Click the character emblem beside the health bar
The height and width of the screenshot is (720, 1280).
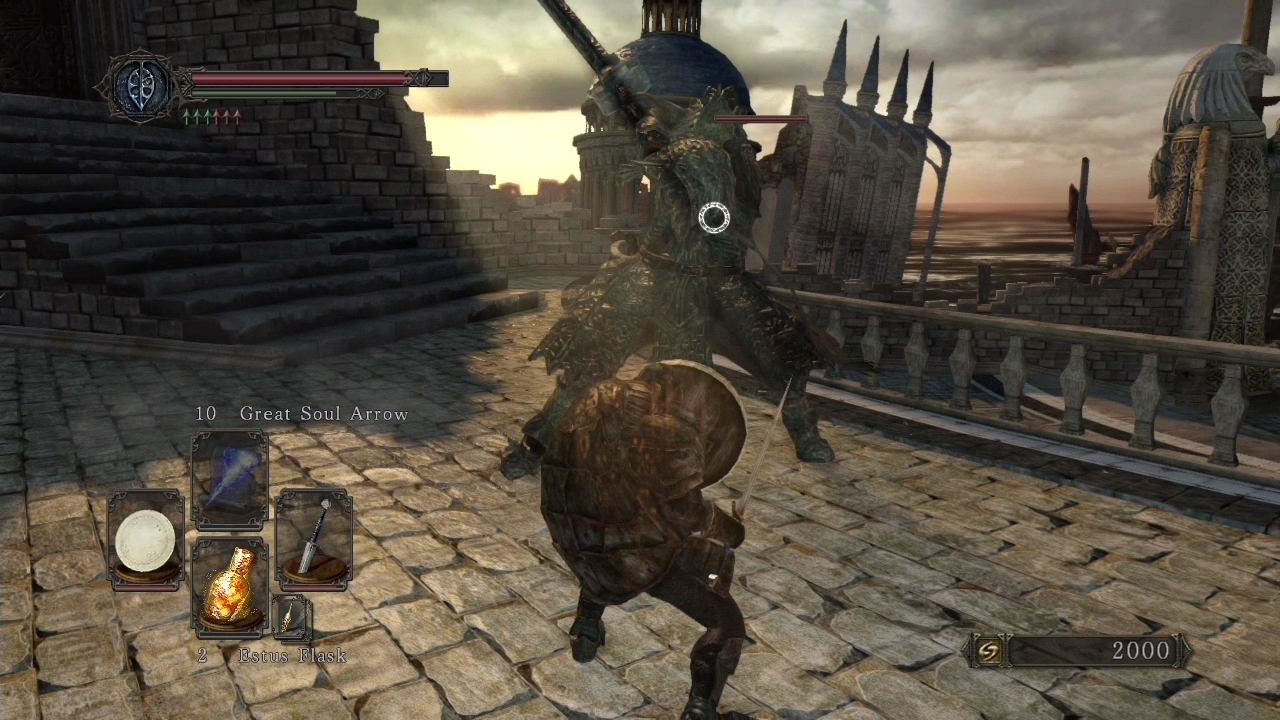click(x=139, y=88)
